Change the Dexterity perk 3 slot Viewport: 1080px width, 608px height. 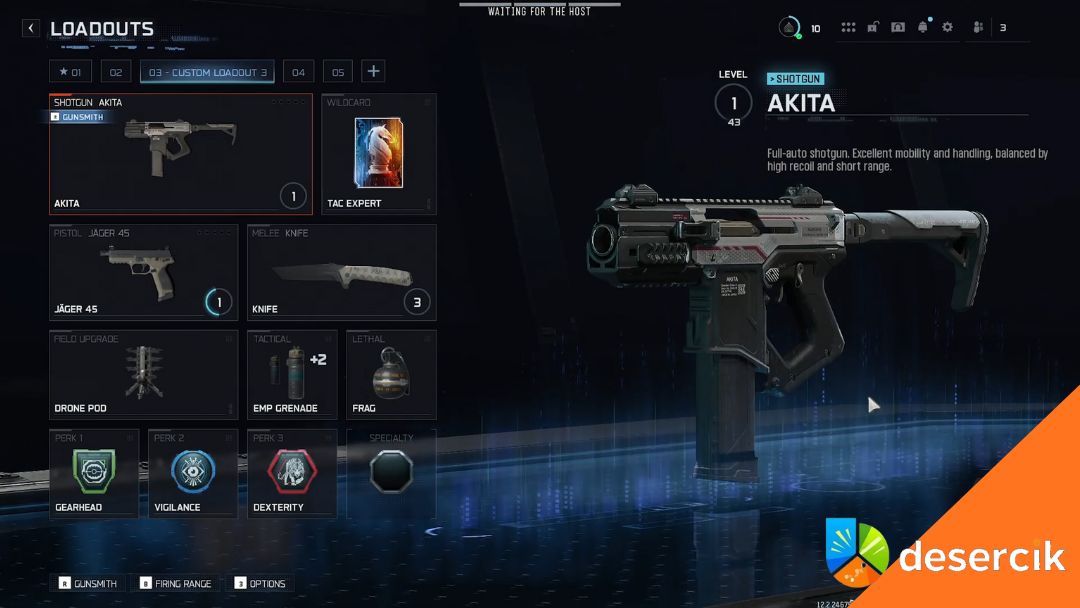coord(291,473)
